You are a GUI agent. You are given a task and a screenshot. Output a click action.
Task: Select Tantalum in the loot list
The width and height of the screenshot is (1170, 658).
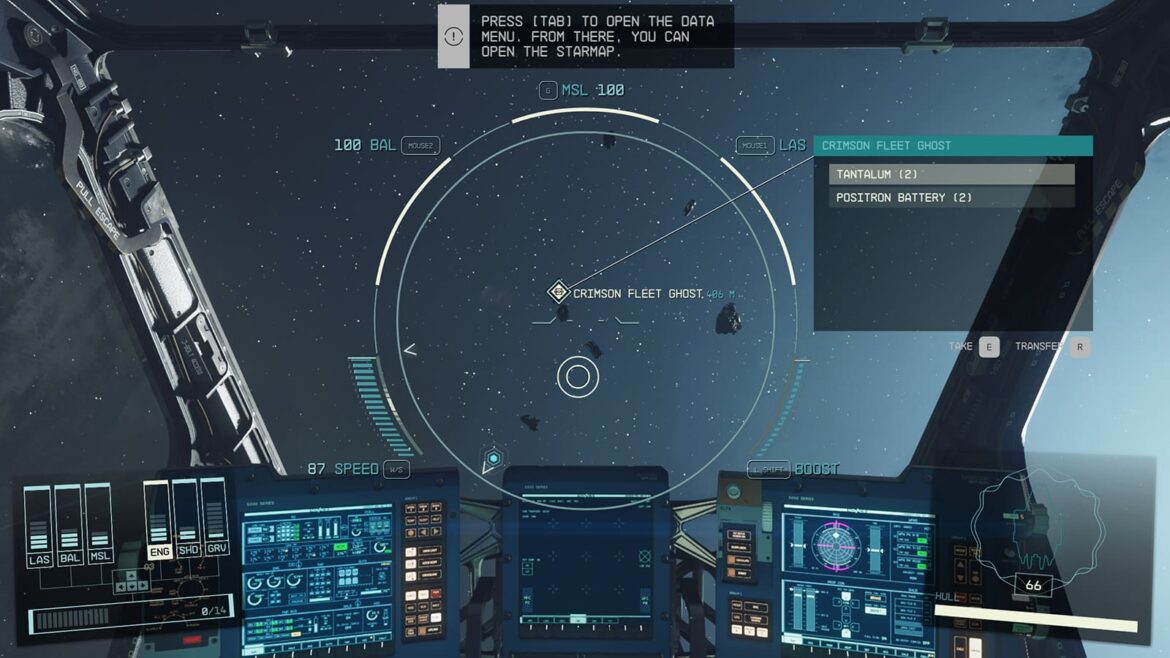coord(951,174)
